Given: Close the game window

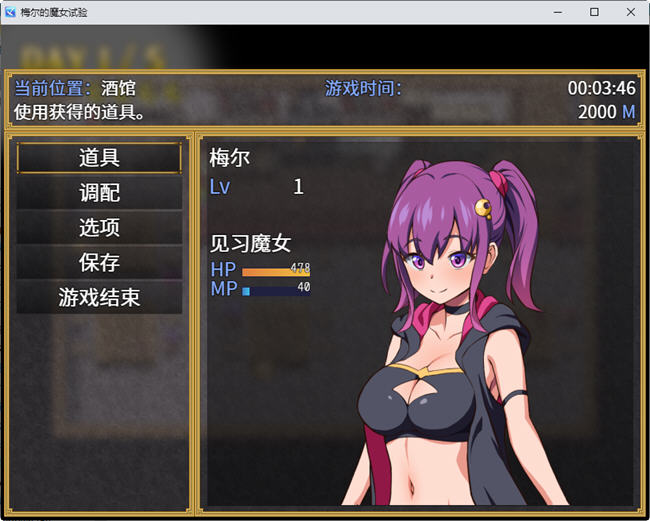Looking at the screenshot, I should click(x=628, y=12).
